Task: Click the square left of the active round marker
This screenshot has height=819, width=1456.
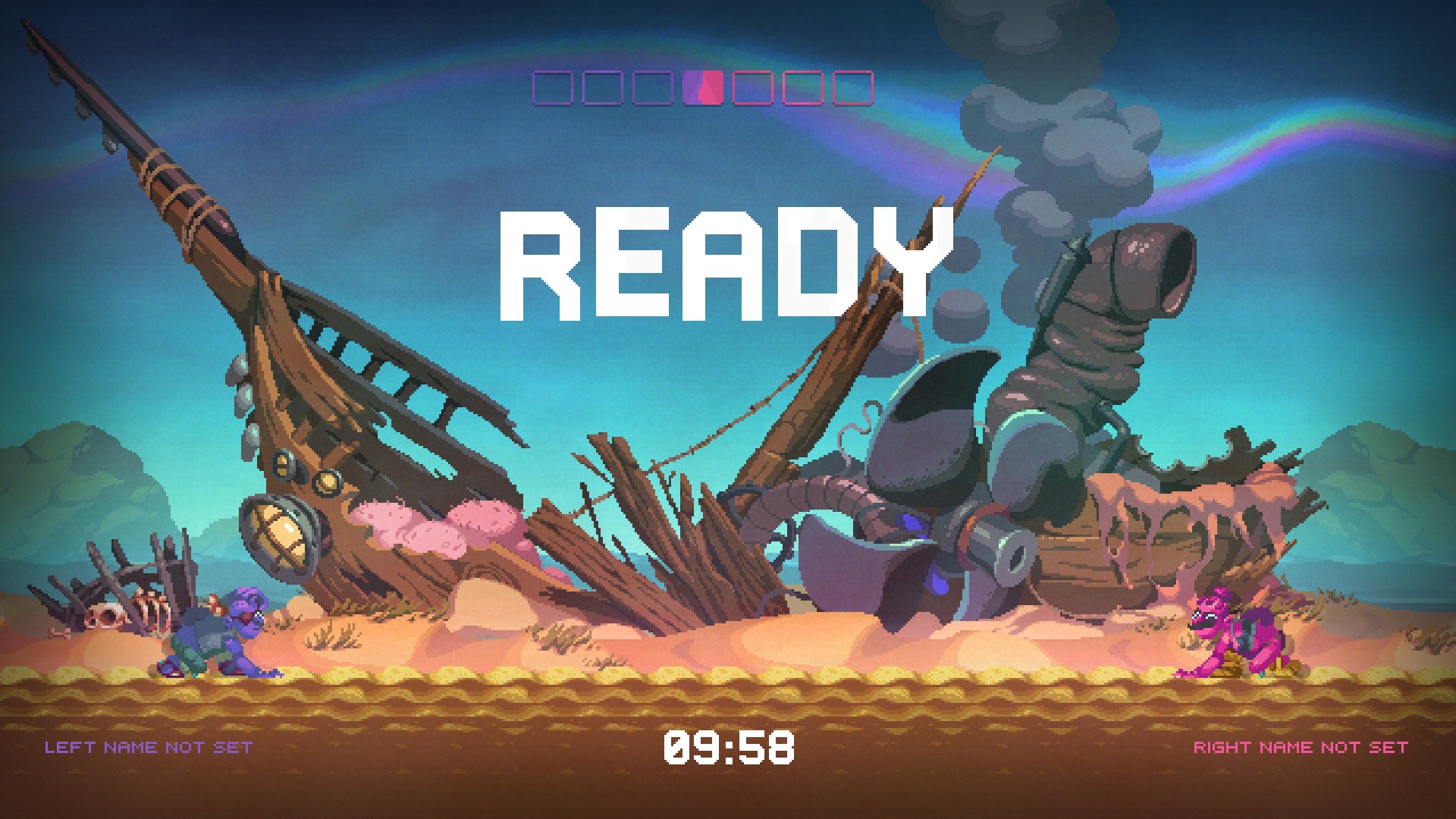Action: click(x=651, y=86)
